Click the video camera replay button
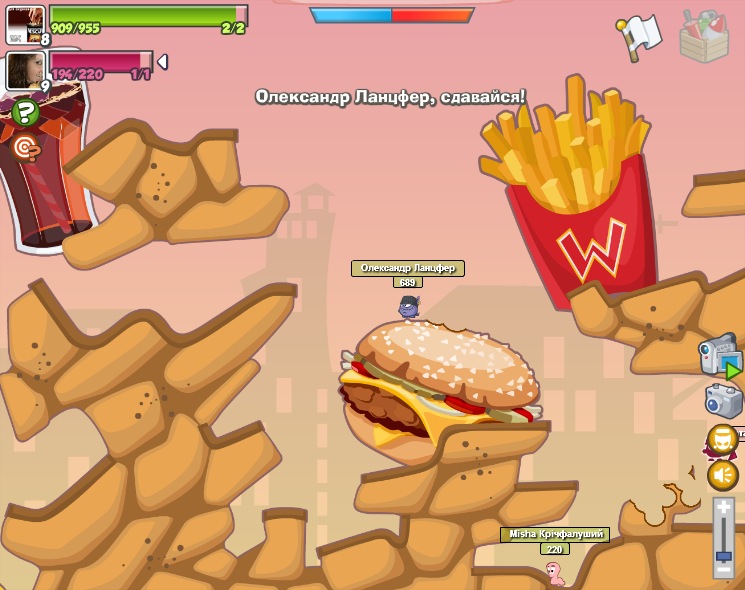This screenshot has width=745, height=590. pos(720,355)
